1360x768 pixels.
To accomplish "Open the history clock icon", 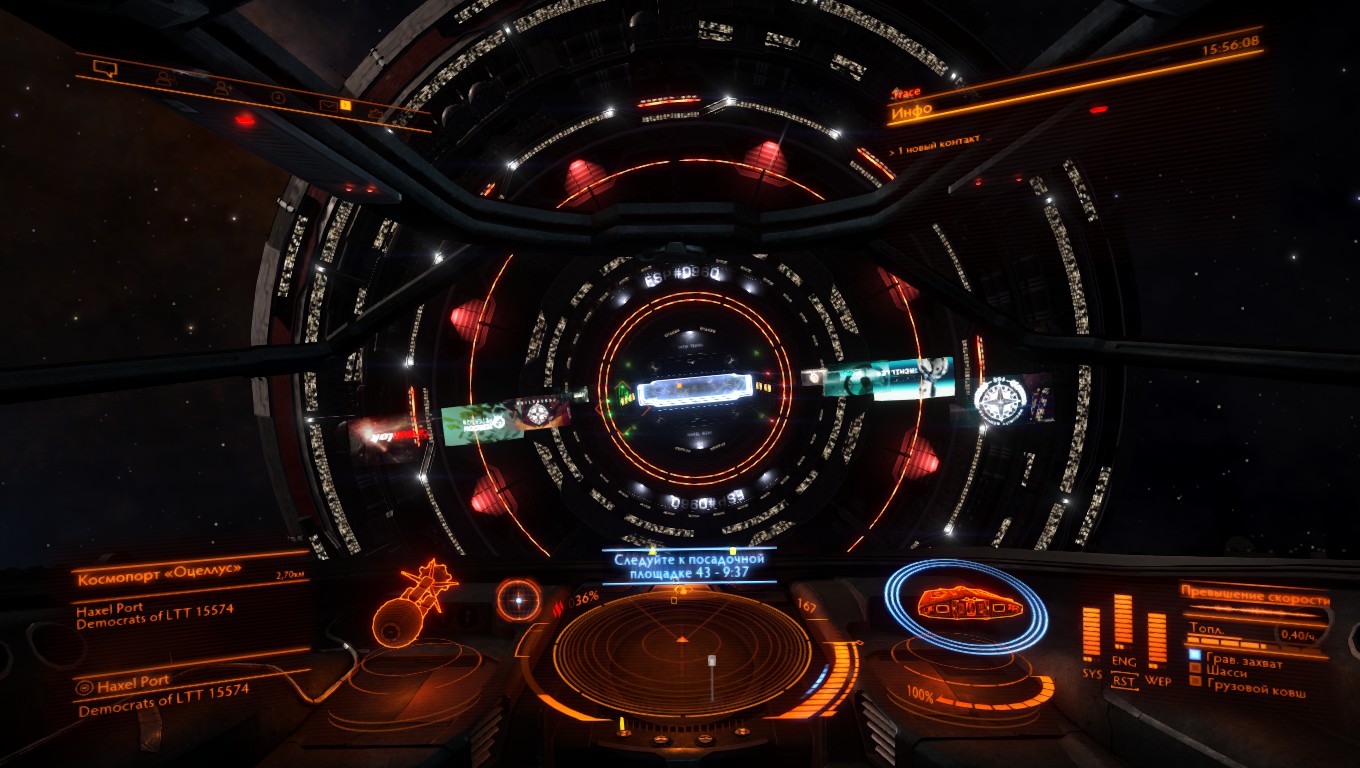I will (x=278, y=97).
